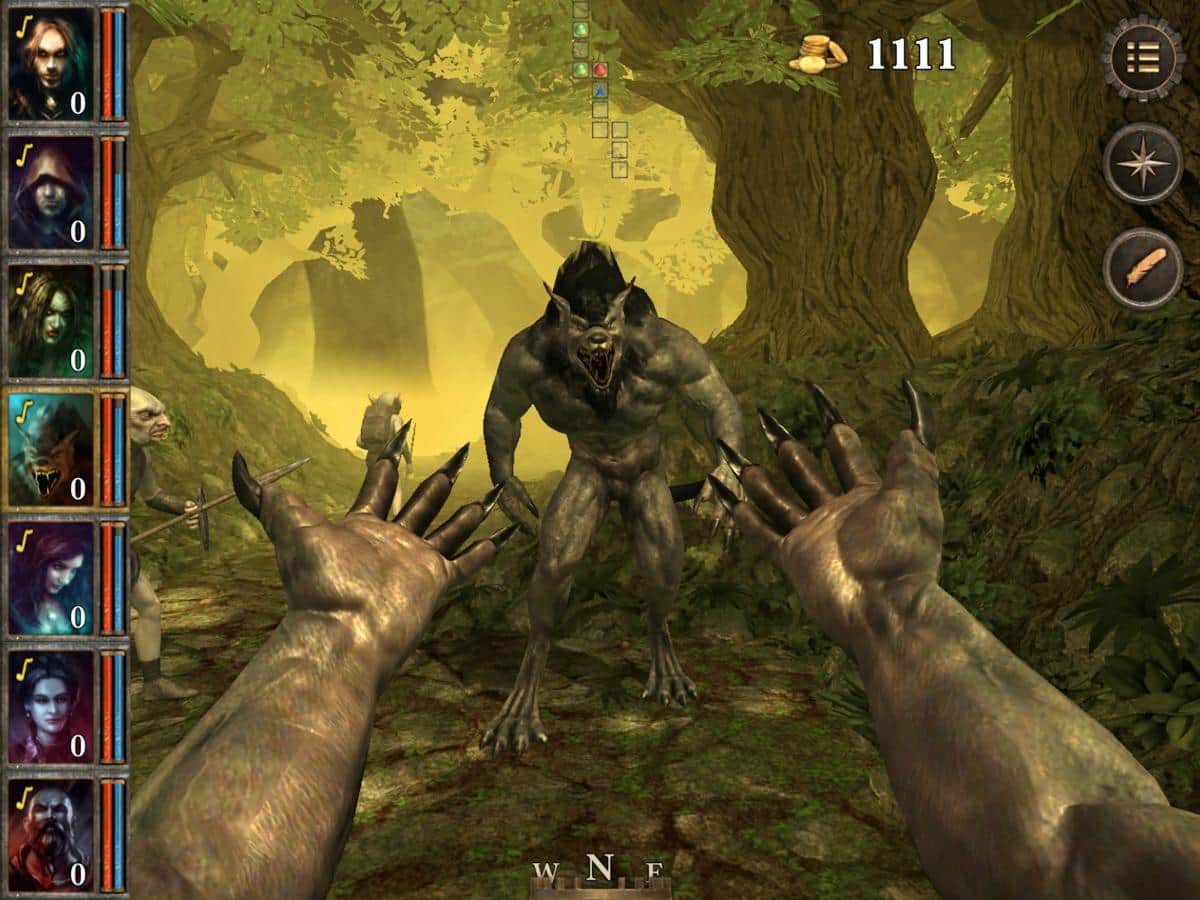Screen dimensions: 1200x900
Task: Click the compass heading strip
Action: (x=599, y=872)
